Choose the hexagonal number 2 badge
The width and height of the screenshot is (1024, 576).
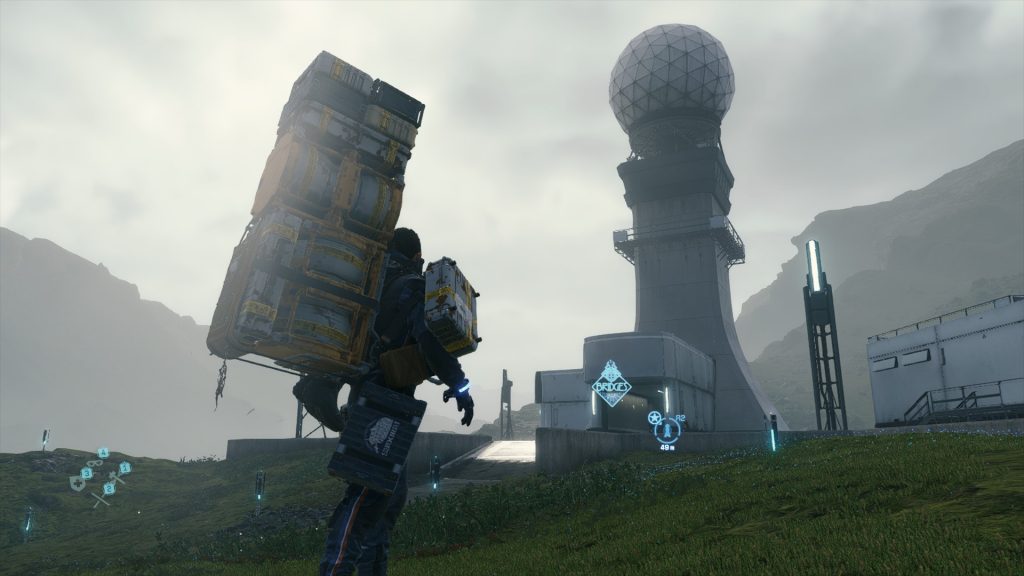coord(109,488)
